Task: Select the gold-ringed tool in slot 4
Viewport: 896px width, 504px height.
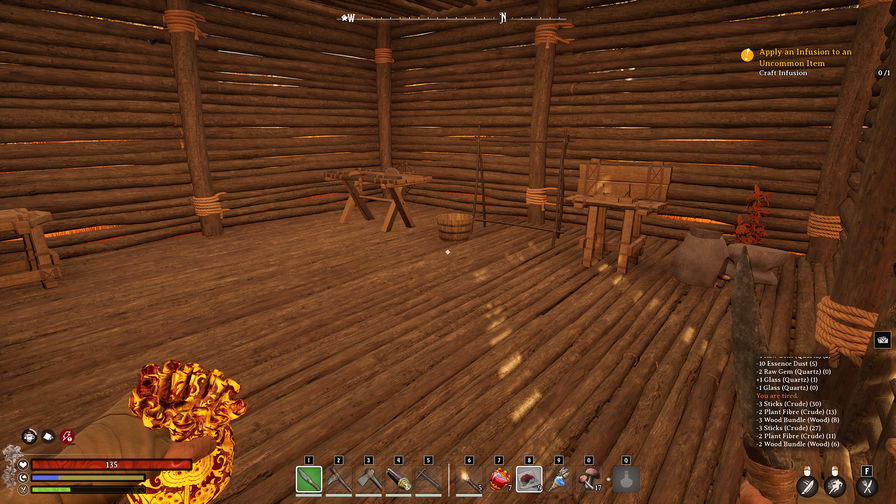Action: [x=399, y=480]
